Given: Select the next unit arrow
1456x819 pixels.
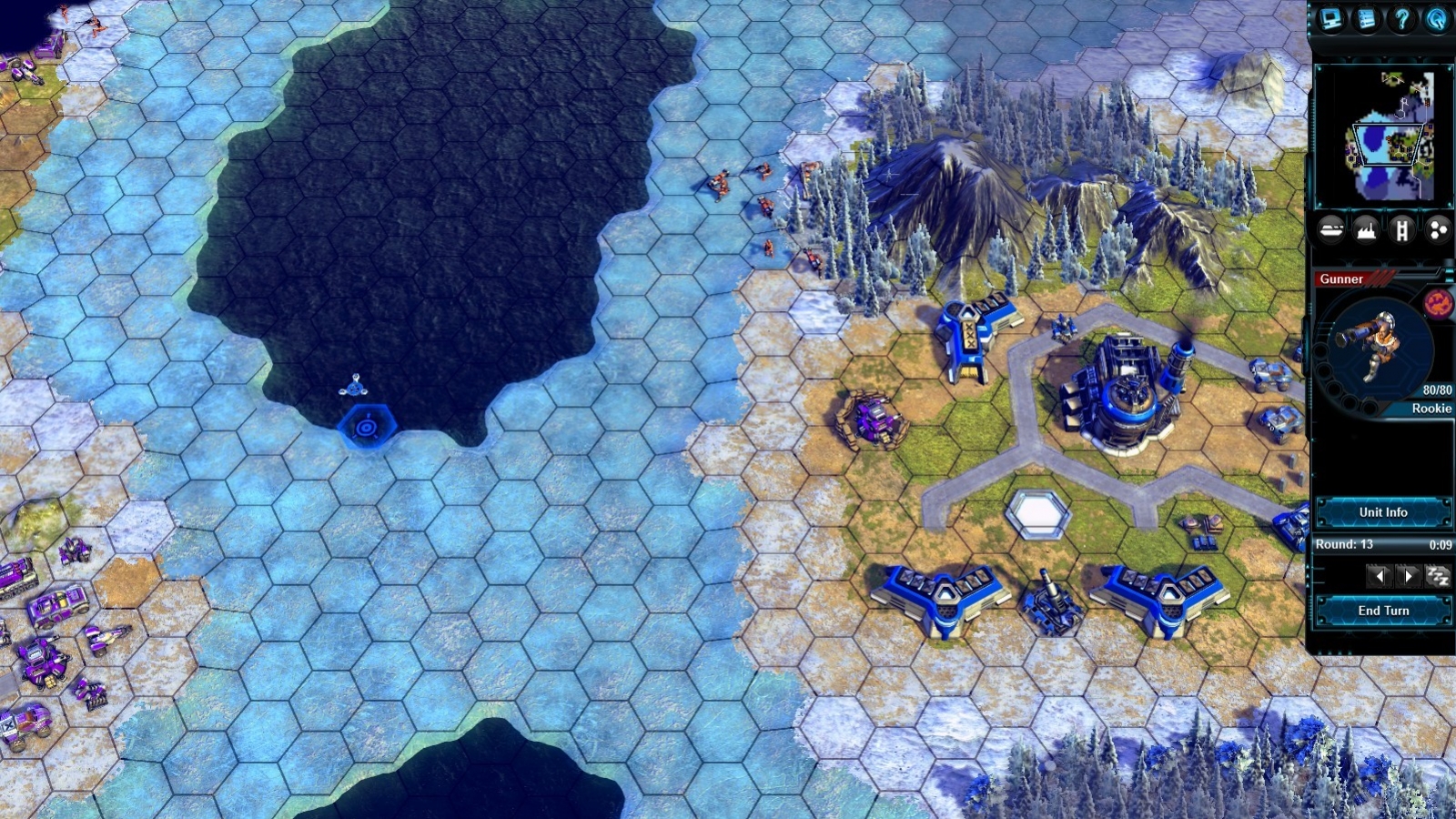Looking at the screenshot, I should point(1409,575).
